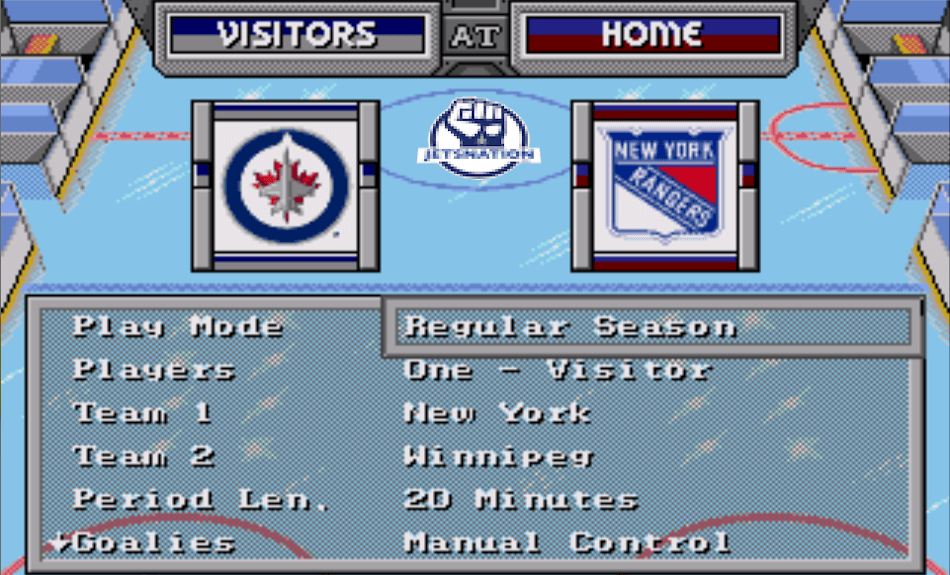This screenshot has height=575, width=950.
Task: Click the Home header banner
Action: coord(651,35)
